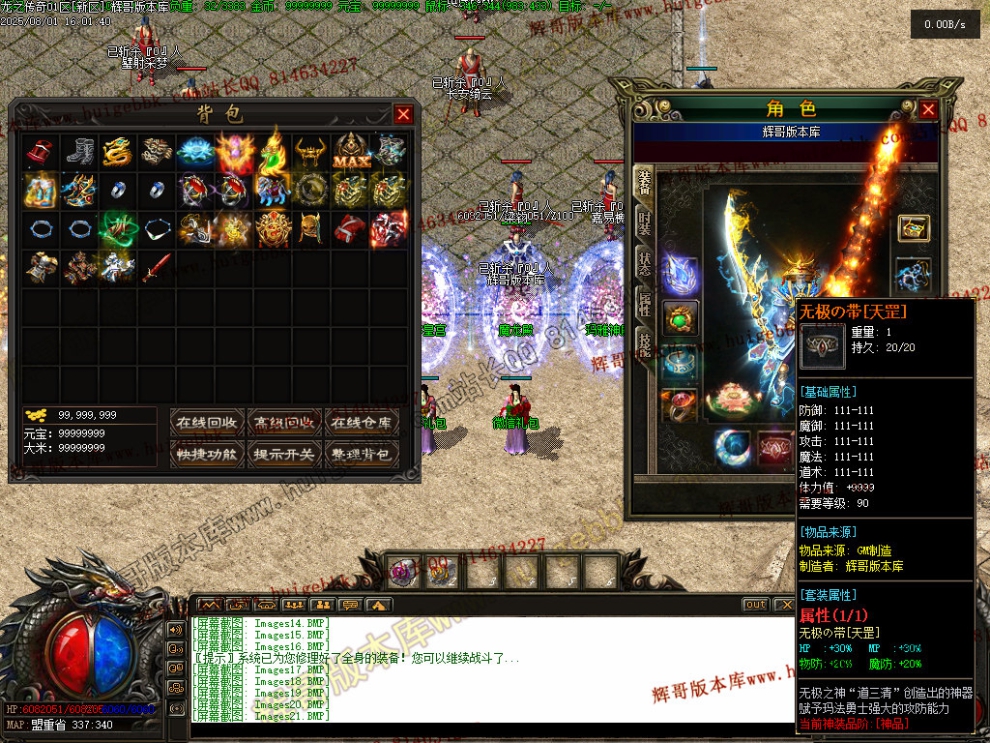Click the green gem equipment slot

(680, 319)
